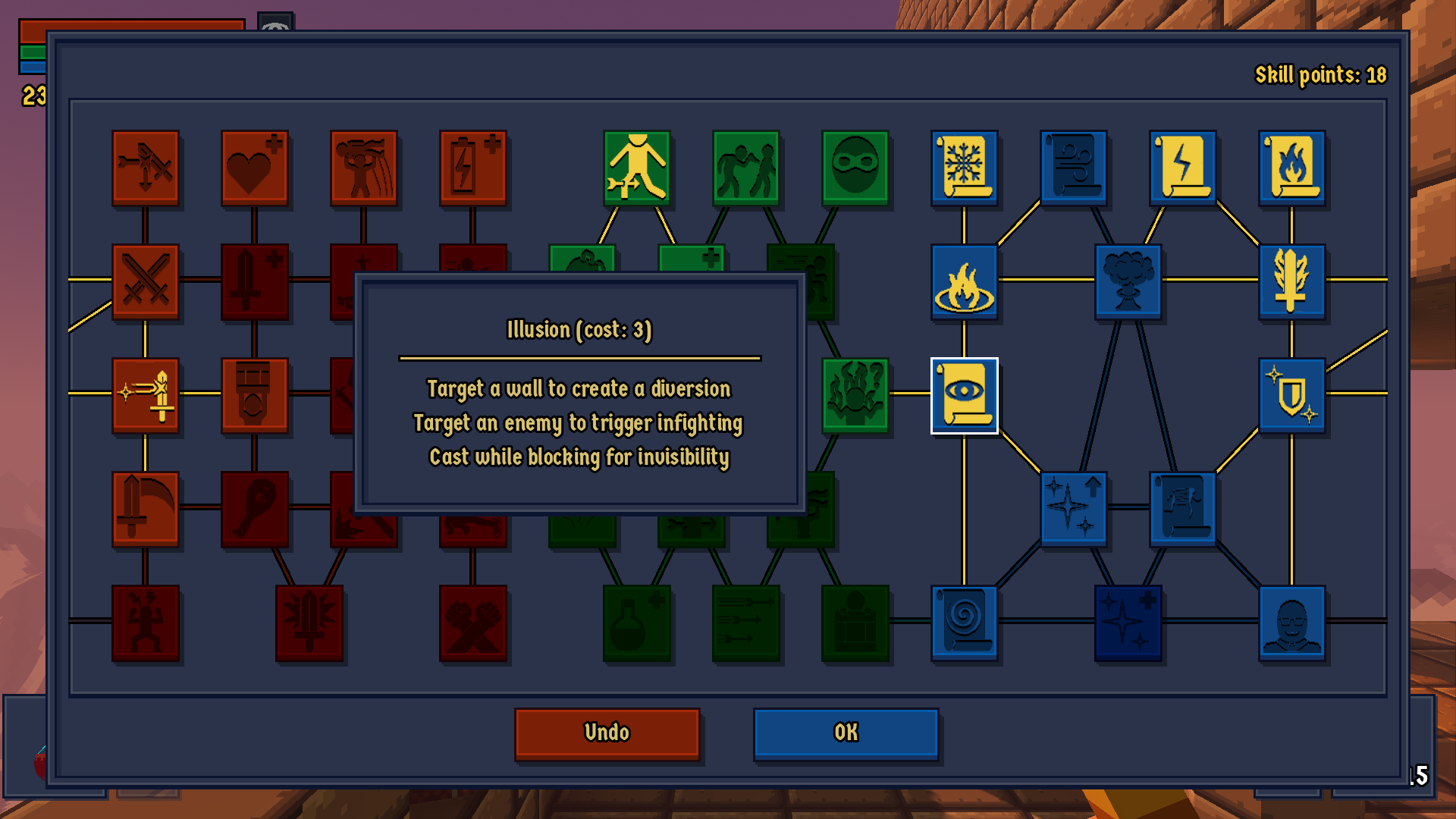Select the crossed swords skill node
Screen dimensions: 1456x819
146,281
